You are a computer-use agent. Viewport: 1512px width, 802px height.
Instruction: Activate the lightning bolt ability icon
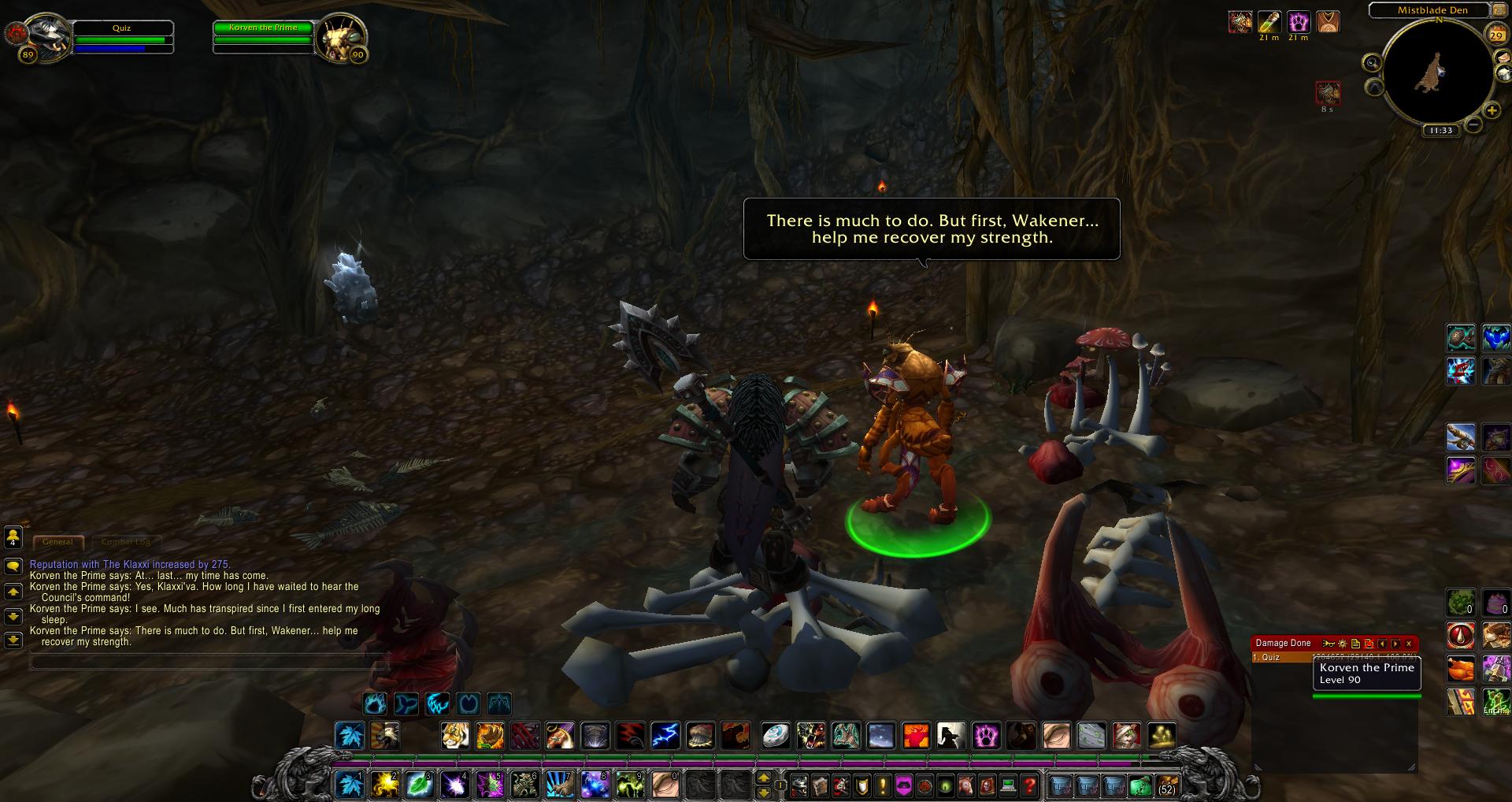click(665, 736)
